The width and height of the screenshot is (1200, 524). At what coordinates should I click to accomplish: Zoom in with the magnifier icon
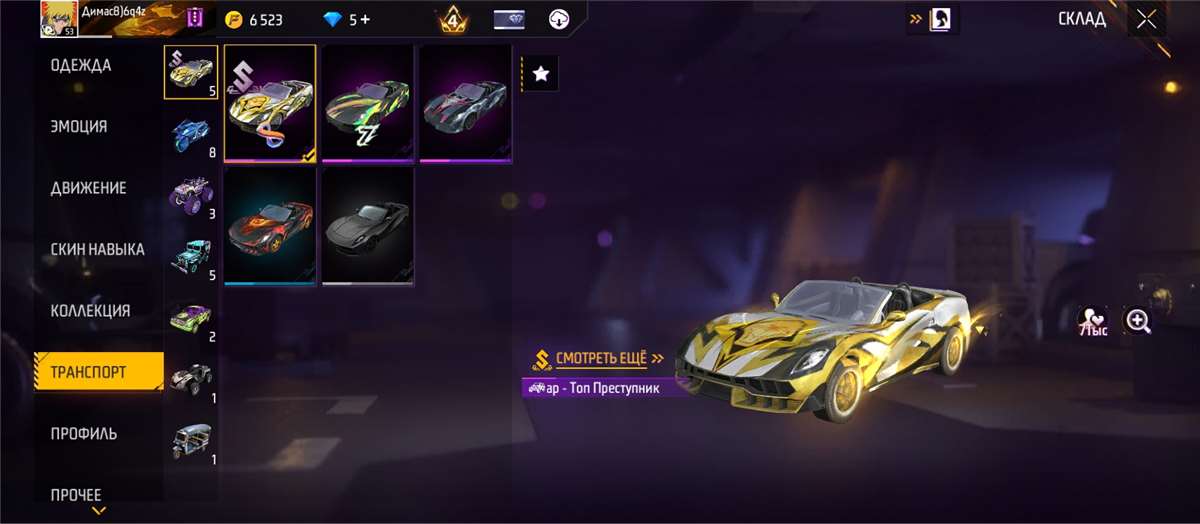pos(1138,321)
